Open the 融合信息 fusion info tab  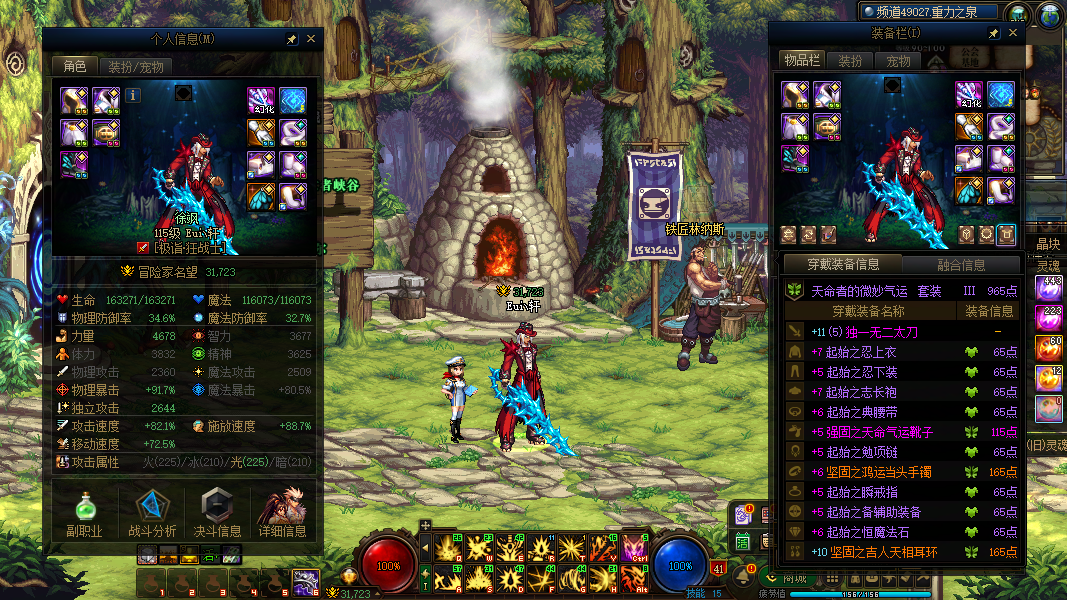point(961,265)
